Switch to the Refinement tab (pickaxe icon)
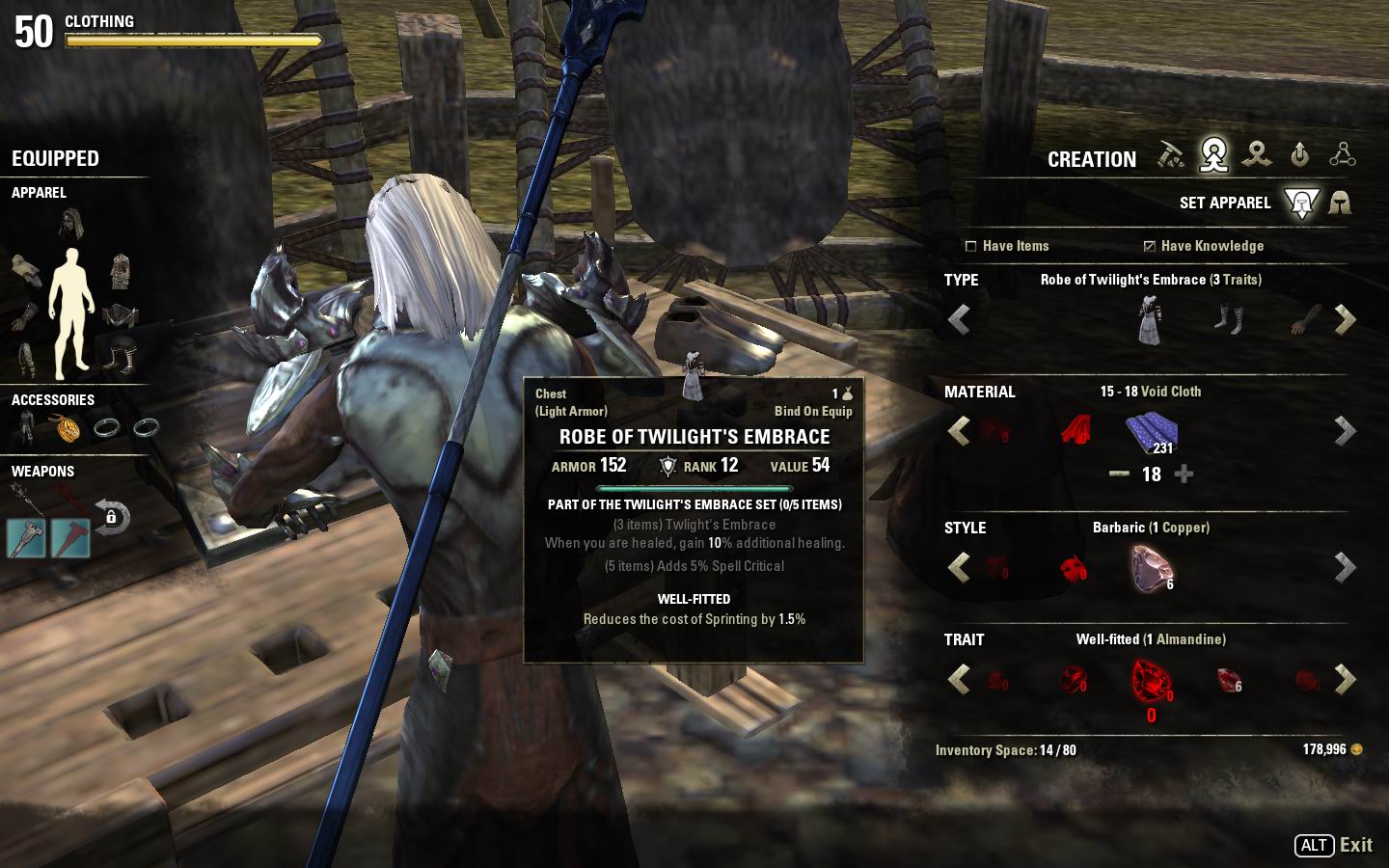The height and width of the screenshot is (868, 1389). (x=1170, y=154)
